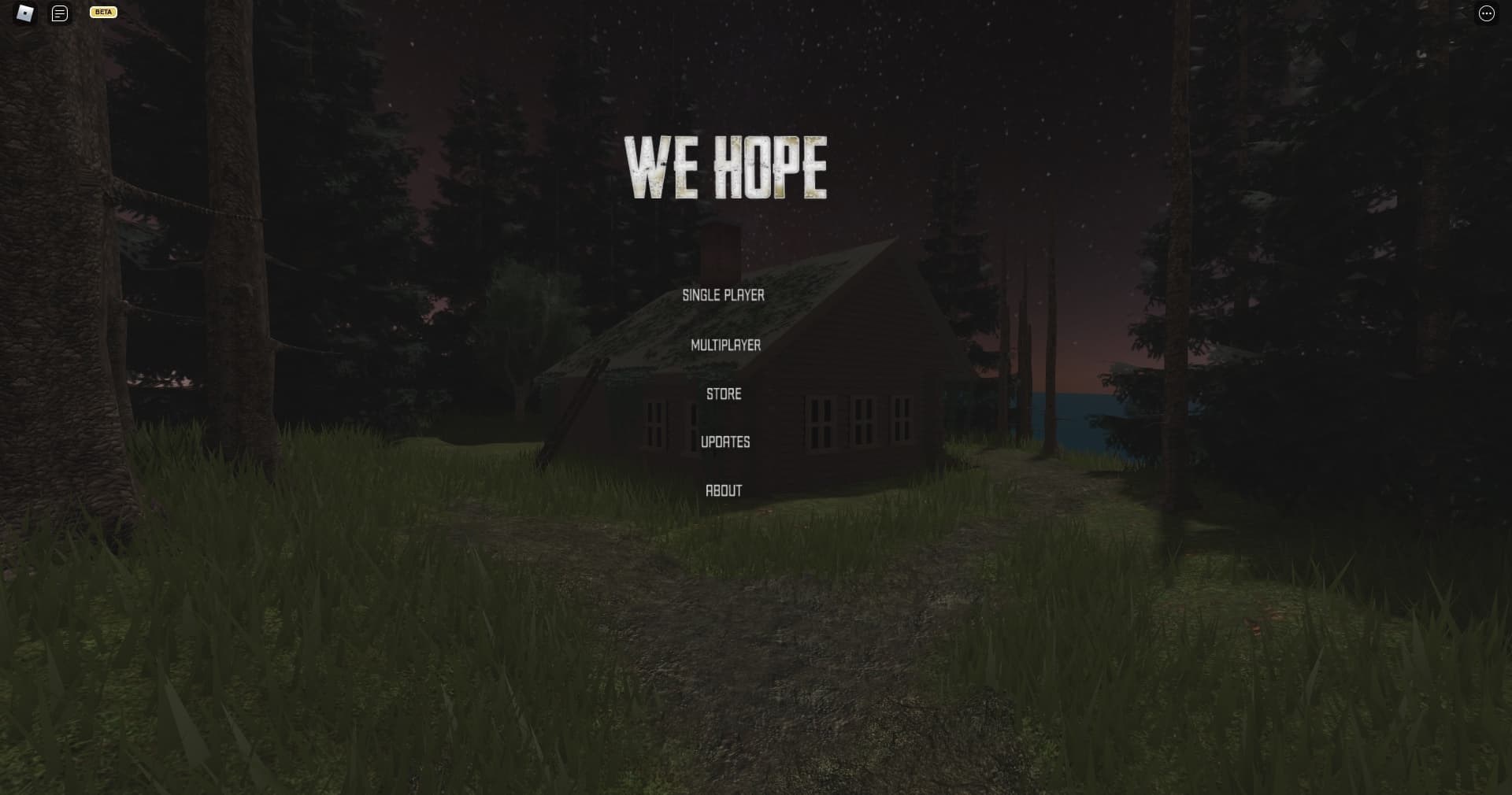Image resolution: width=1512 pixels, height=795 pixels.
Task: Toggle chat visibility next to the Roblox logo
Action: tap(59, 13)
